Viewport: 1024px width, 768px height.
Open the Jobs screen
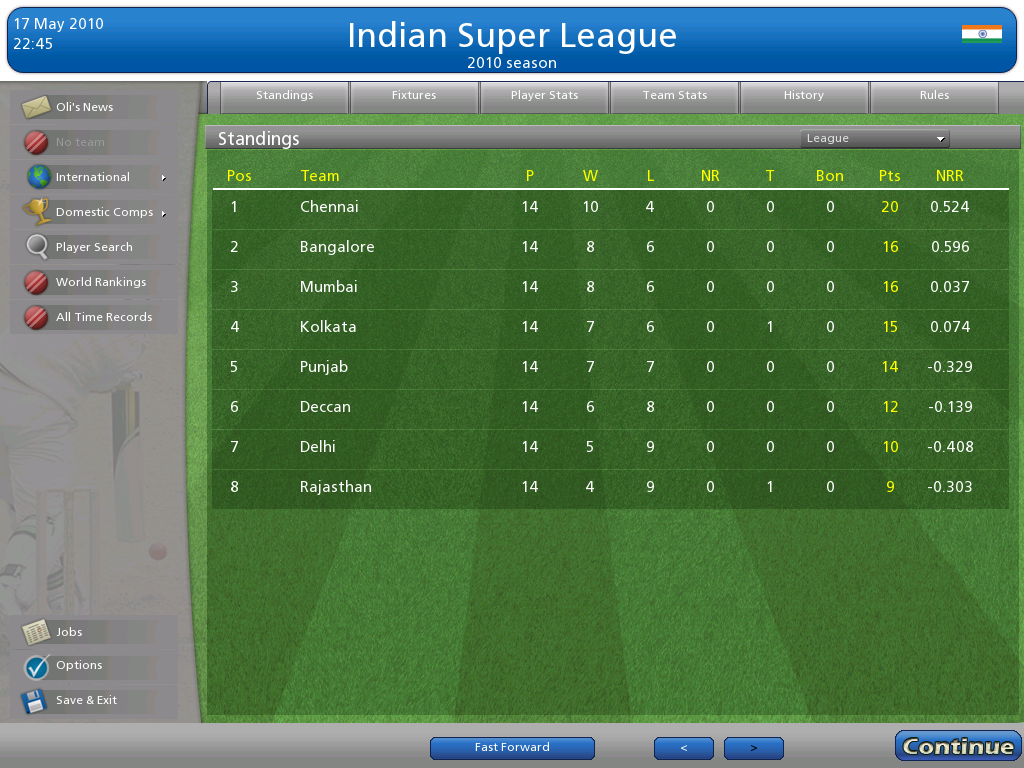pos(69,632)
